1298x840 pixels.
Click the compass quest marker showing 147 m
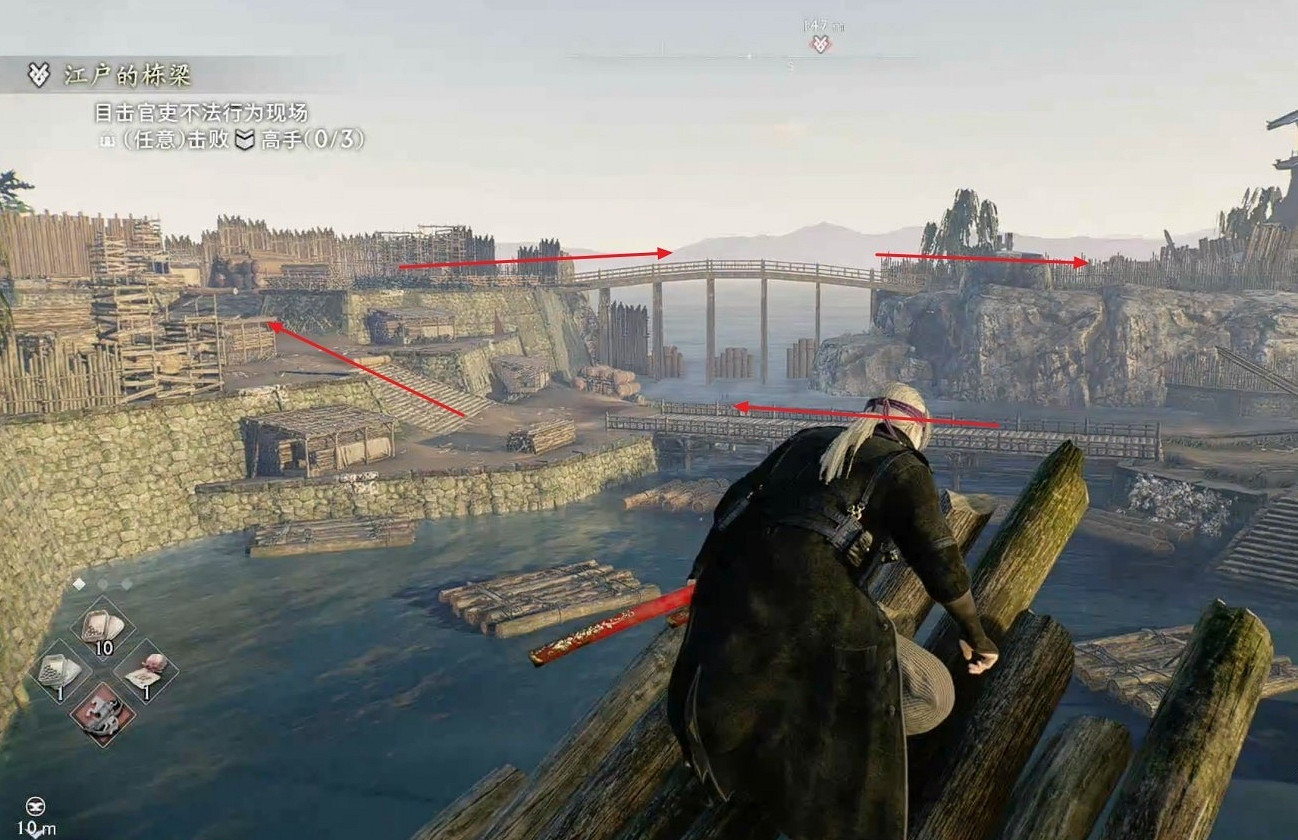pyautogui.click(x=820, y=43)
